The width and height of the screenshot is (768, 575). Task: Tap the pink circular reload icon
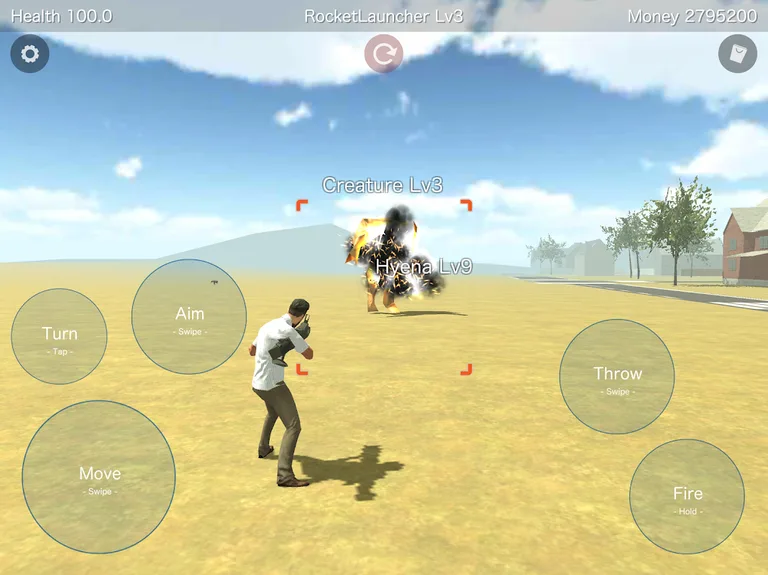[x=383, y=54]
